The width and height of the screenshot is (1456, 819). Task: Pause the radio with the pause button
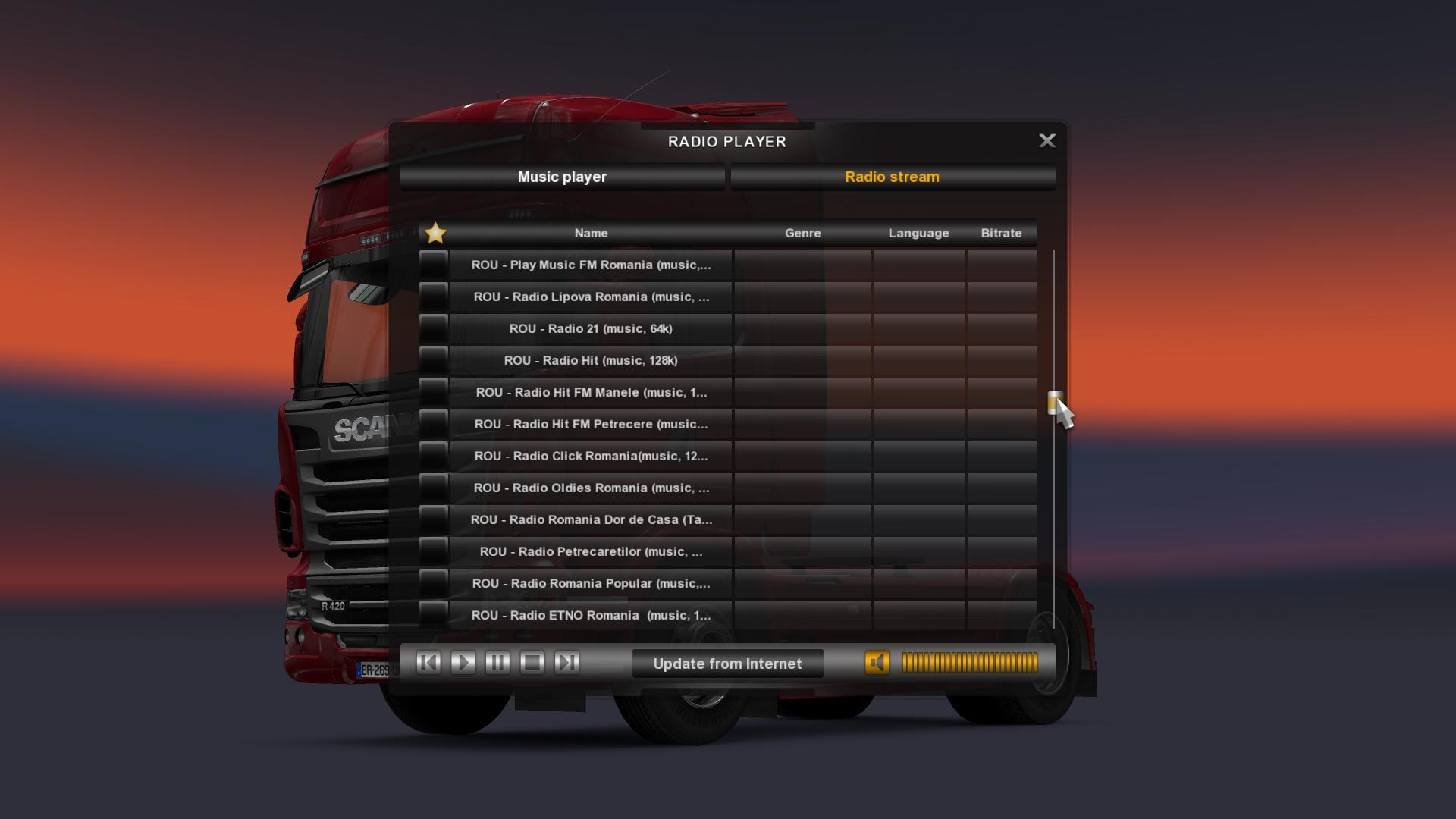point(497,663)
